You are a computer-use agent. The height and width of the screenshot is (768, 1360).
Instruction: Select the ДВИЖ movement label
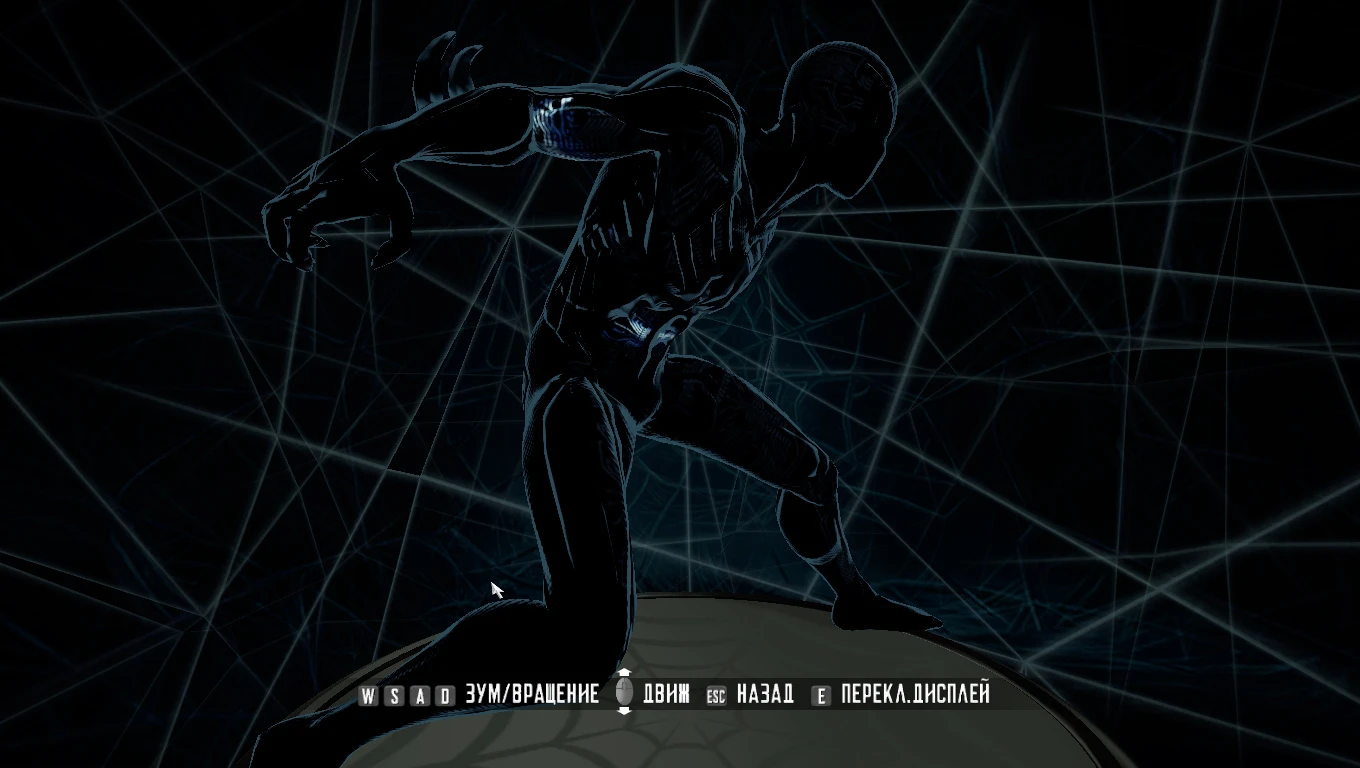coord(665,693)
